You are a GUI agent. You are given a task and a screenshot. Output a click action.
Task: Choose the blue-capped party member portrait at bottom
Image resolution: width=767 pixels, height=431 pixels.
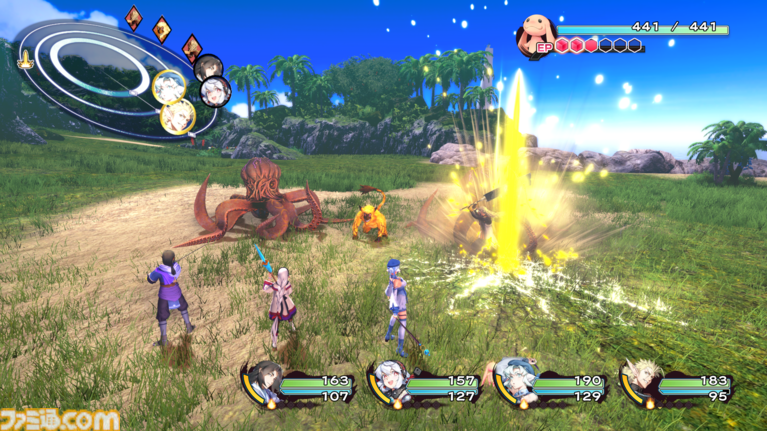(511, 381)
